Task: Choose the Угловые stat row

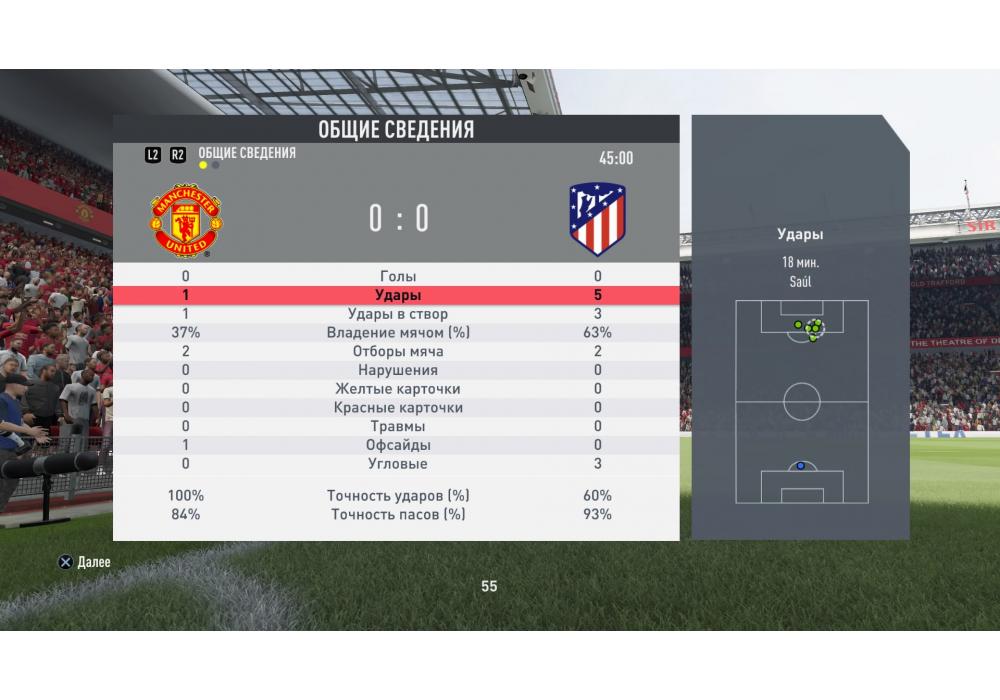Action: pos(397,464)
